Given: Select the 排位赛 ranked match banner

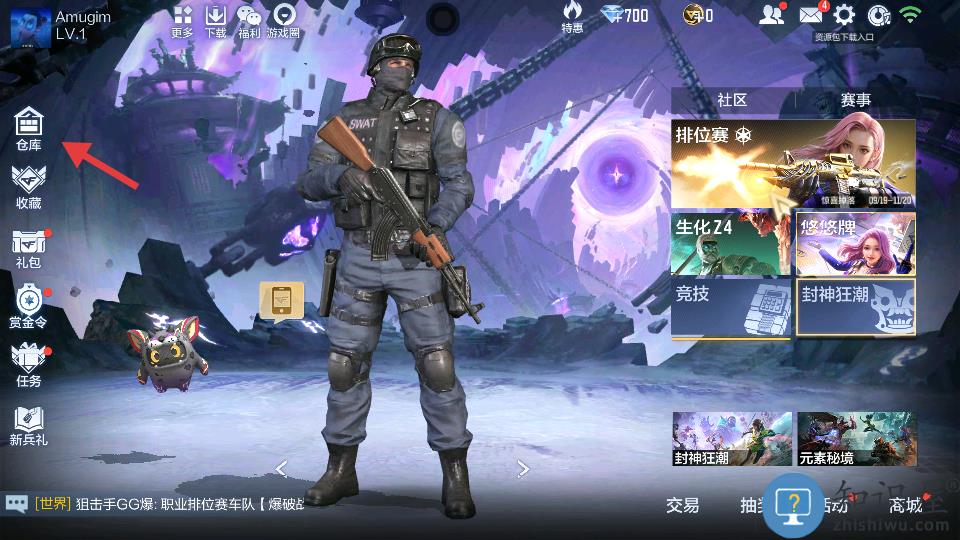Looking at the screenshot, I should click(x=793, y=163).
